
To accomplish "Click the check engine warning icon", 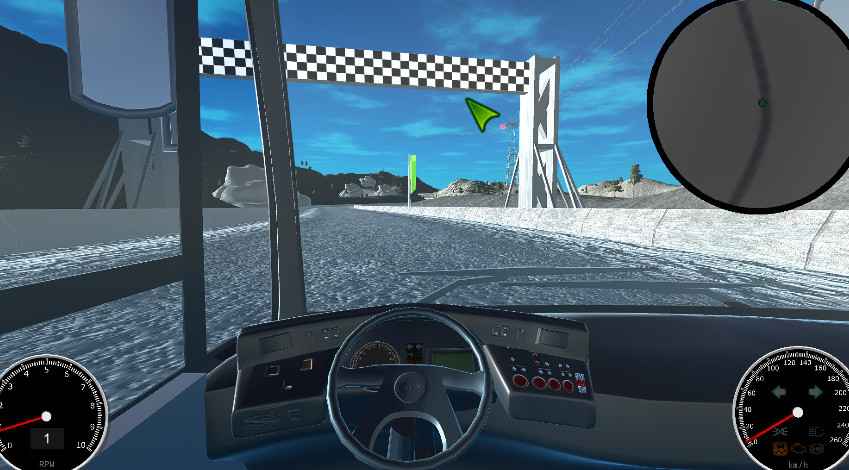I will [x=798, y=449].
